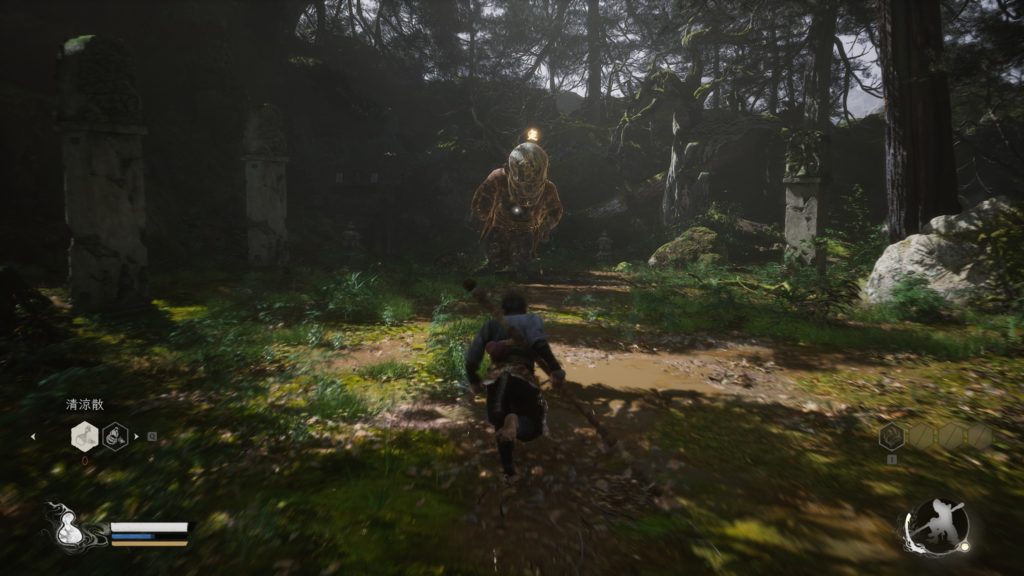This screenshot has height=576, width=1024.
Task: Select the highlighted 清凉散 item slot
Action: pos(84,436)
